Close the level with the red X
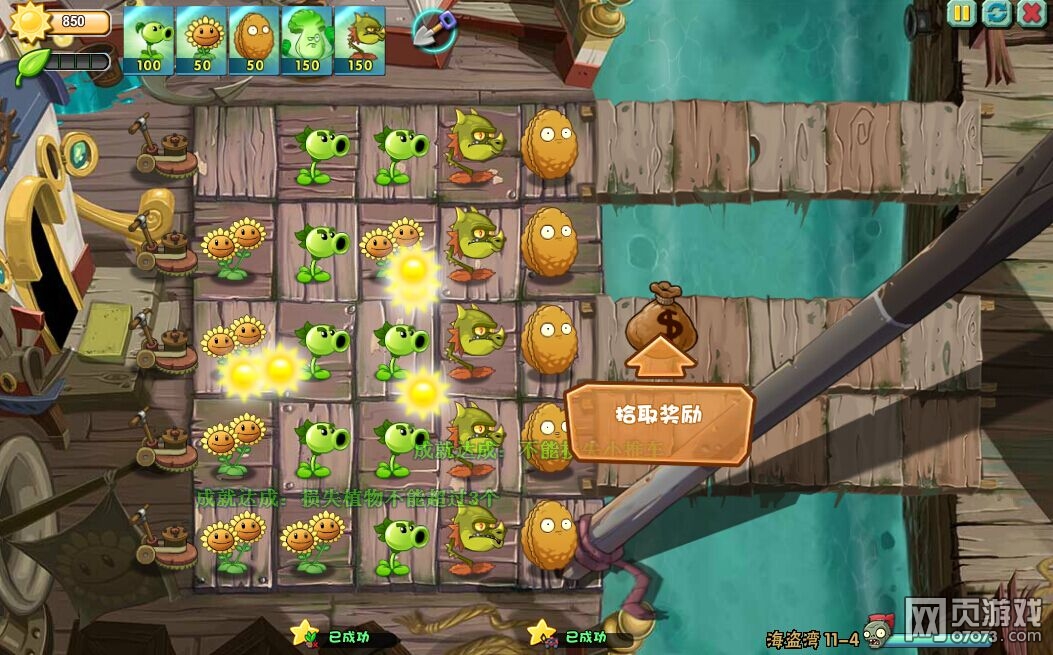The image size is (1053, 655). (x=1030, y=13)
